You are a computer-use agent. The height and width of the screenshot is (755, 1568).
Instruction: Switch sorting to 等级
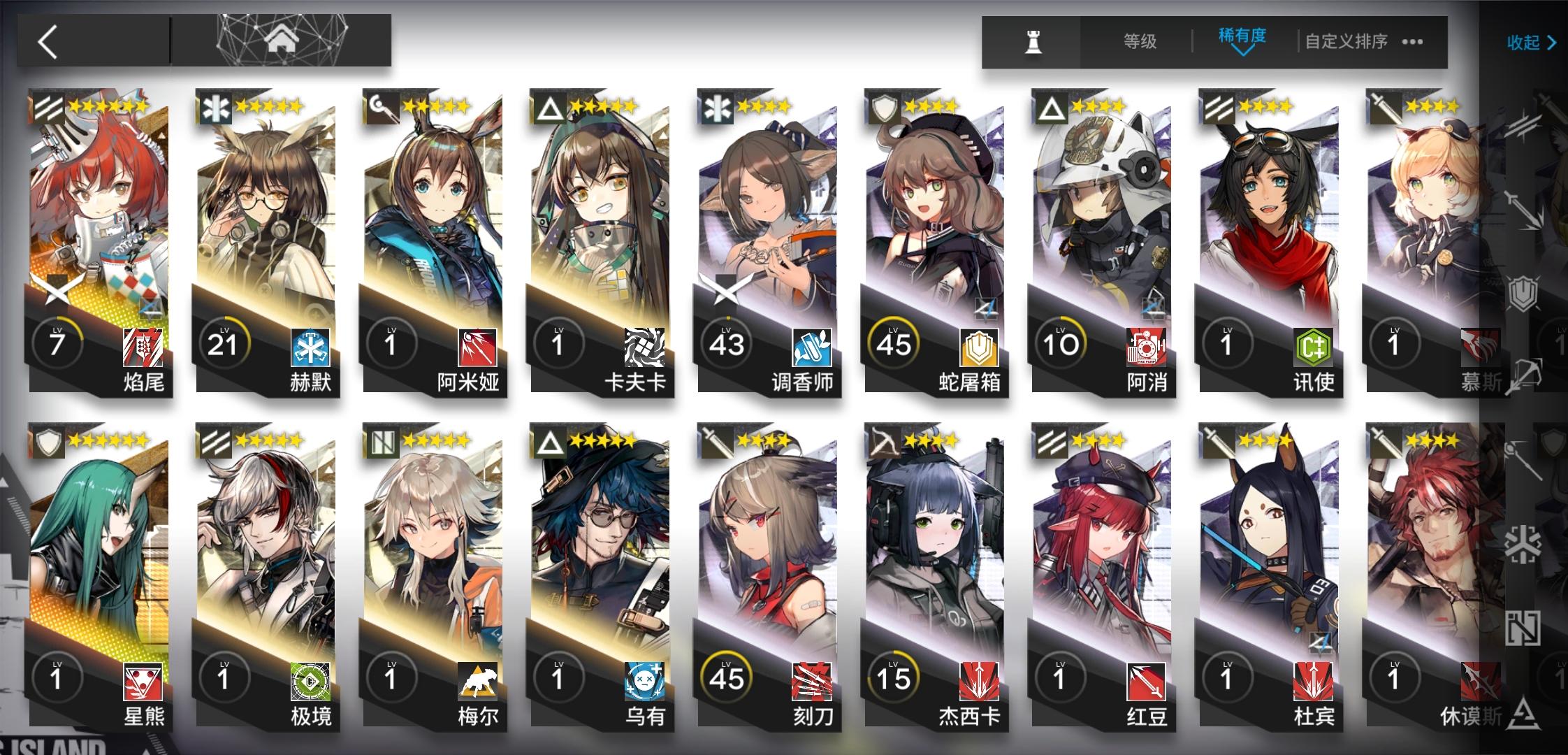[x=1139, y=42]
